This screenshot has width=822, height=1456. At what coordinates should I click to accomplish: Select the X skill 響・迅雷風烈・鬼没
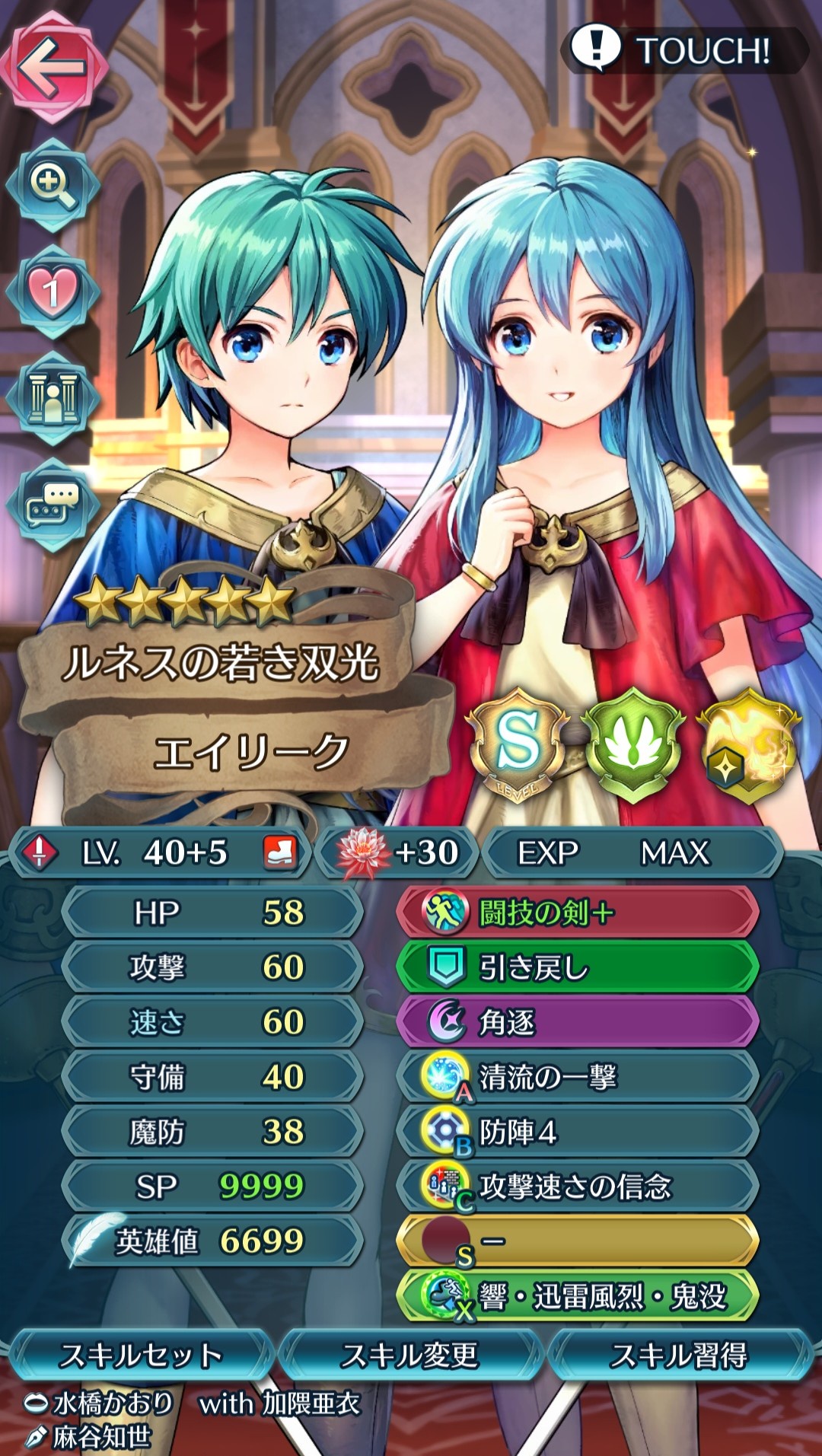(x=577, y=1296)
